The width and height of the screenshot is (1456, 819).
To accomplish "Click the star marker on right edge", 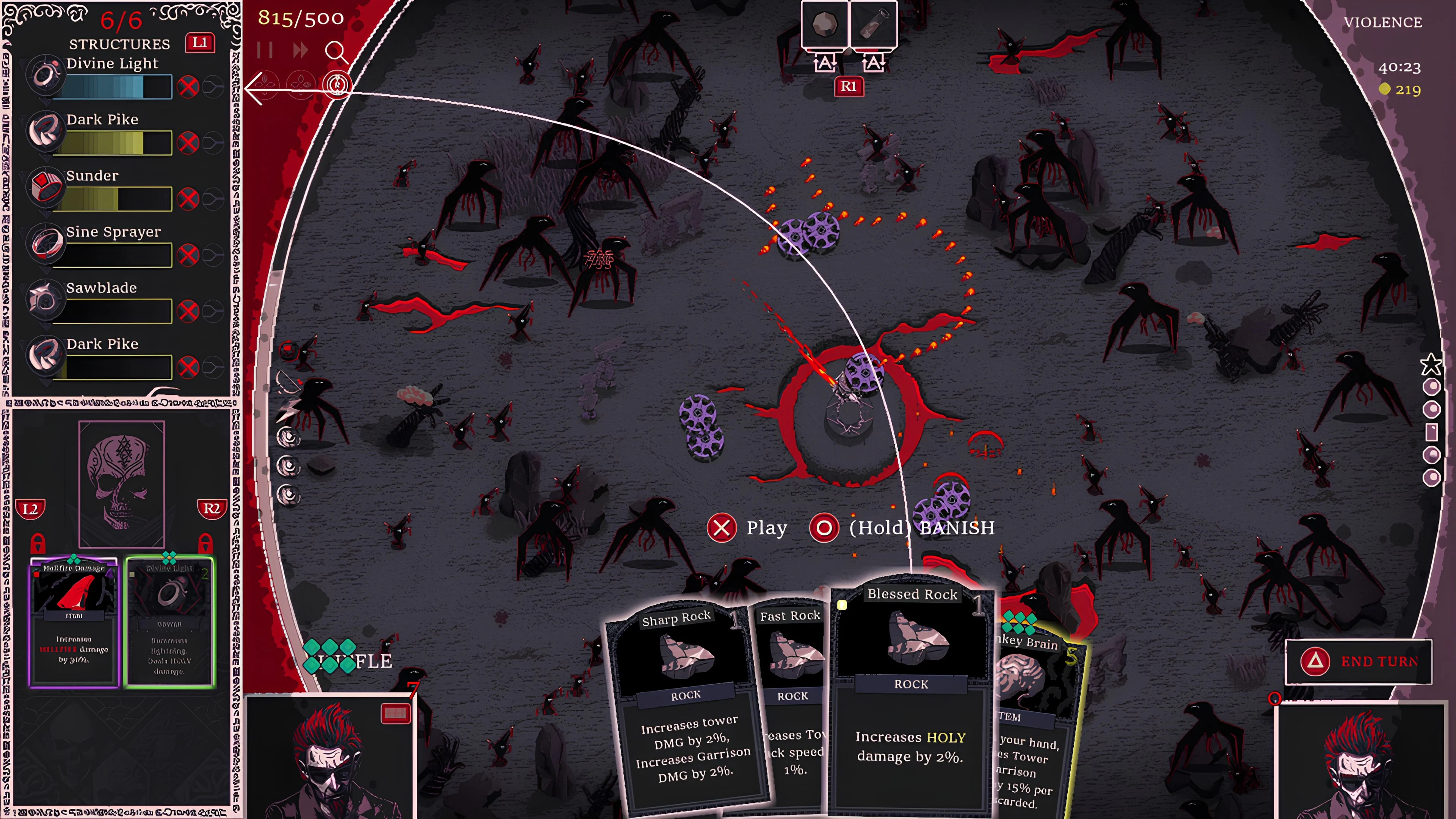I will (1431, 364).
